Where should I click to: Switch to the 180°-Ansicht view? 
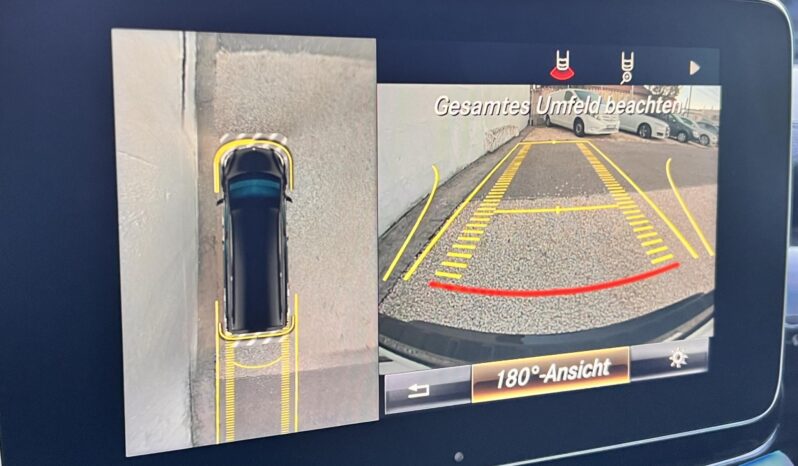click(551, 373)
